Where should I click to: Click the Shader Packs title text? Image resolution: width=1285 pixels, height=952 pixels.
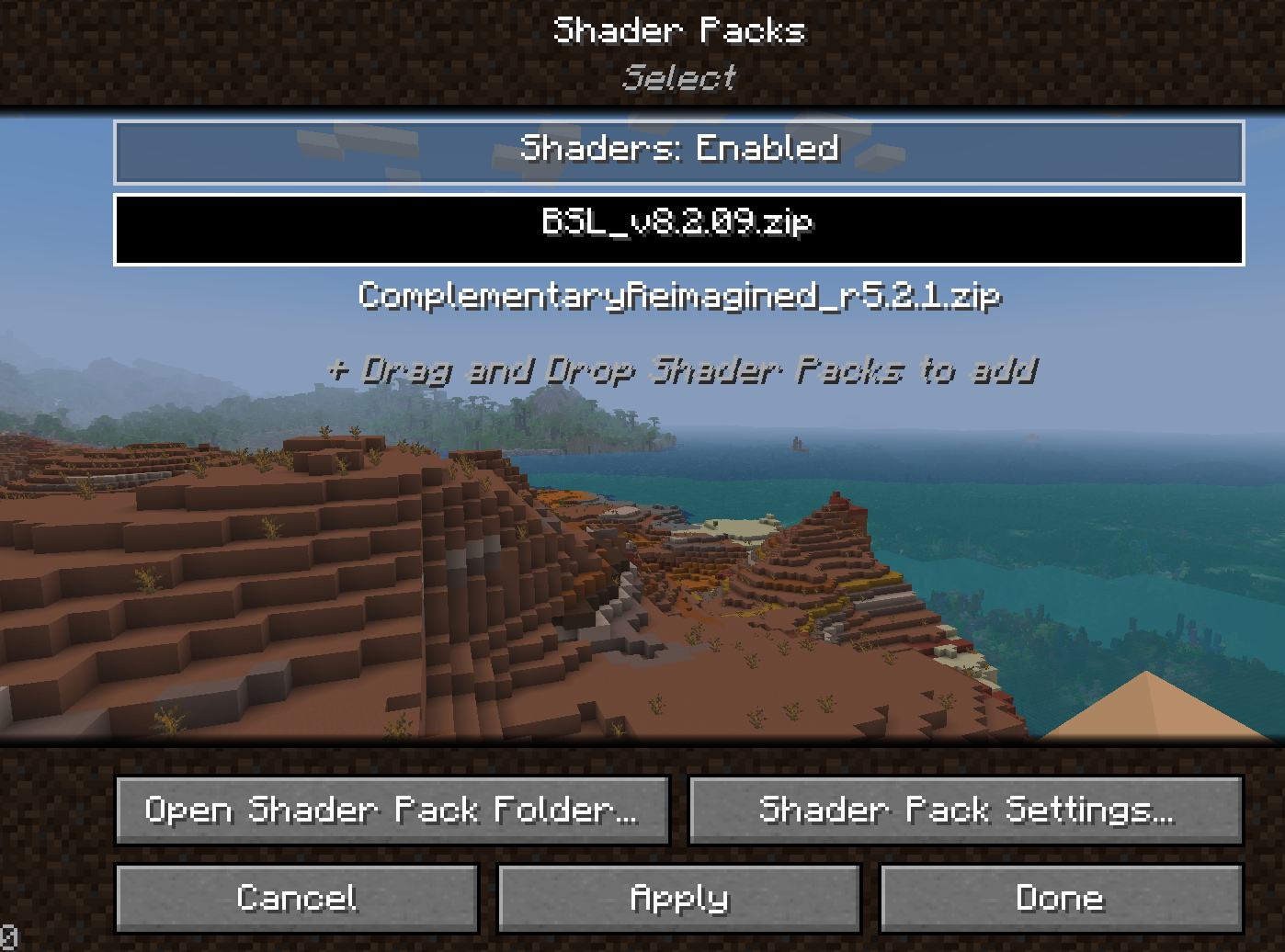679,30
